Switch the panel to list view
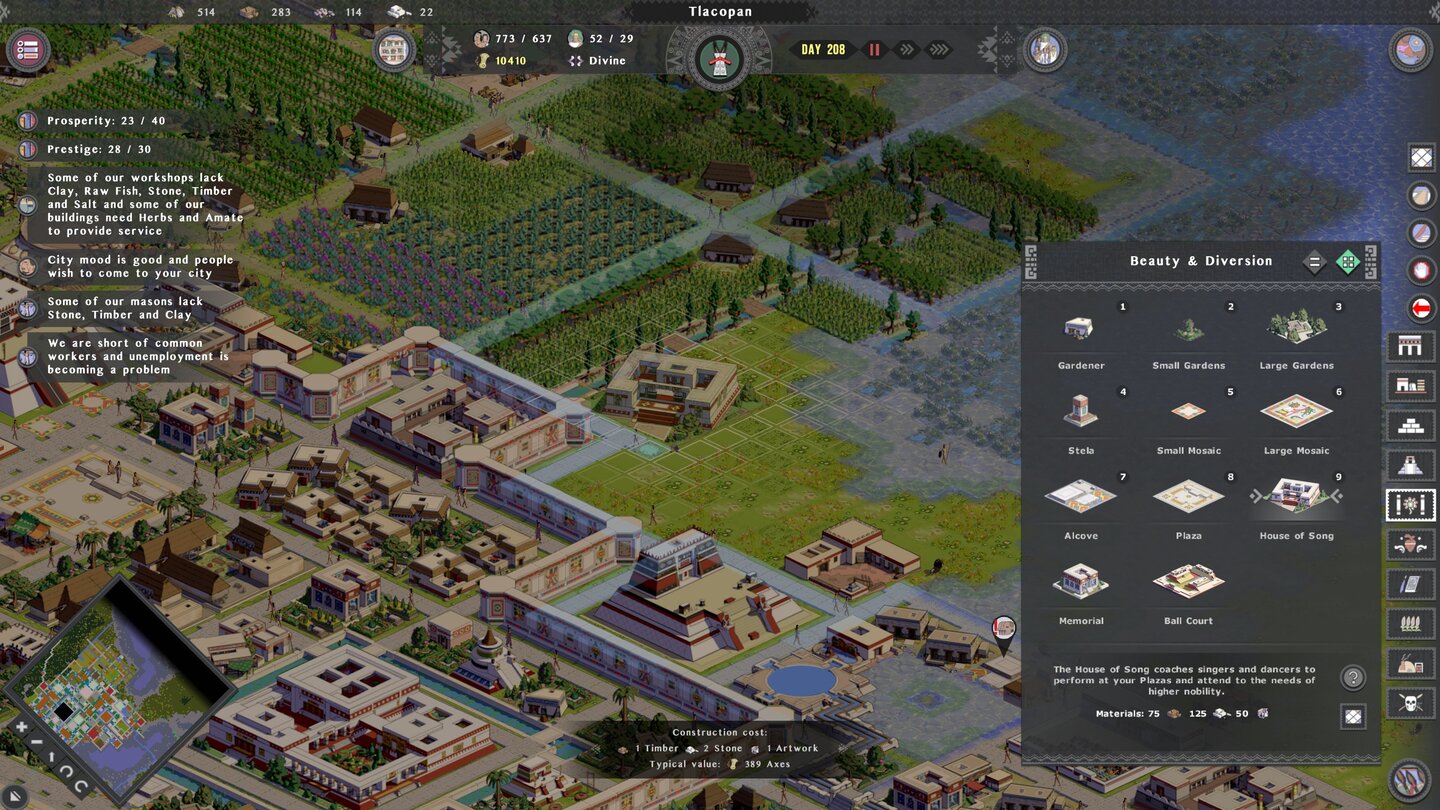The width and height of the screenshot is (1440, 810). coord(1315,261)
